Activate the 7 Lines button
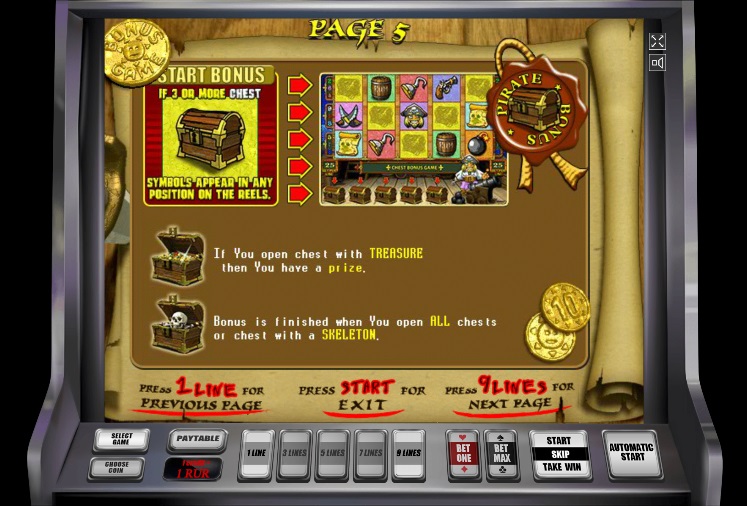 (x=370, y=454)
